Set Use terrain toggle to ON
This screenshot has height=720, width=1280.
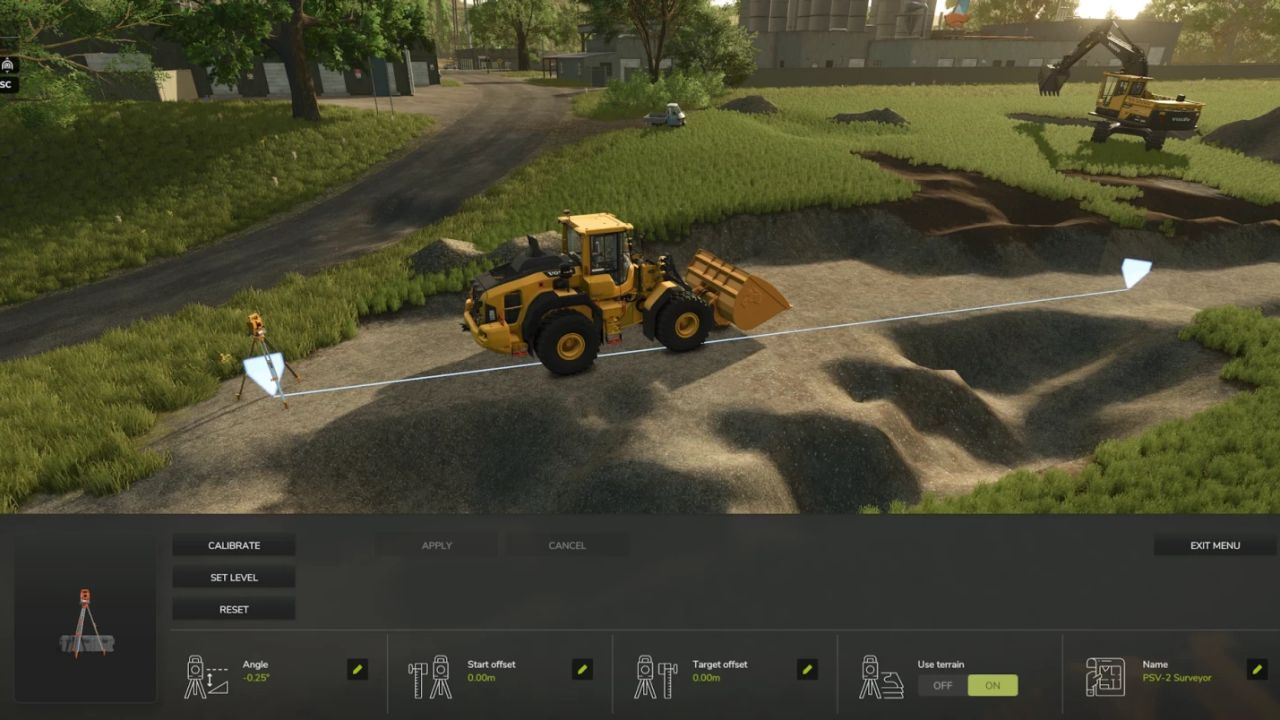coord(992,685)
